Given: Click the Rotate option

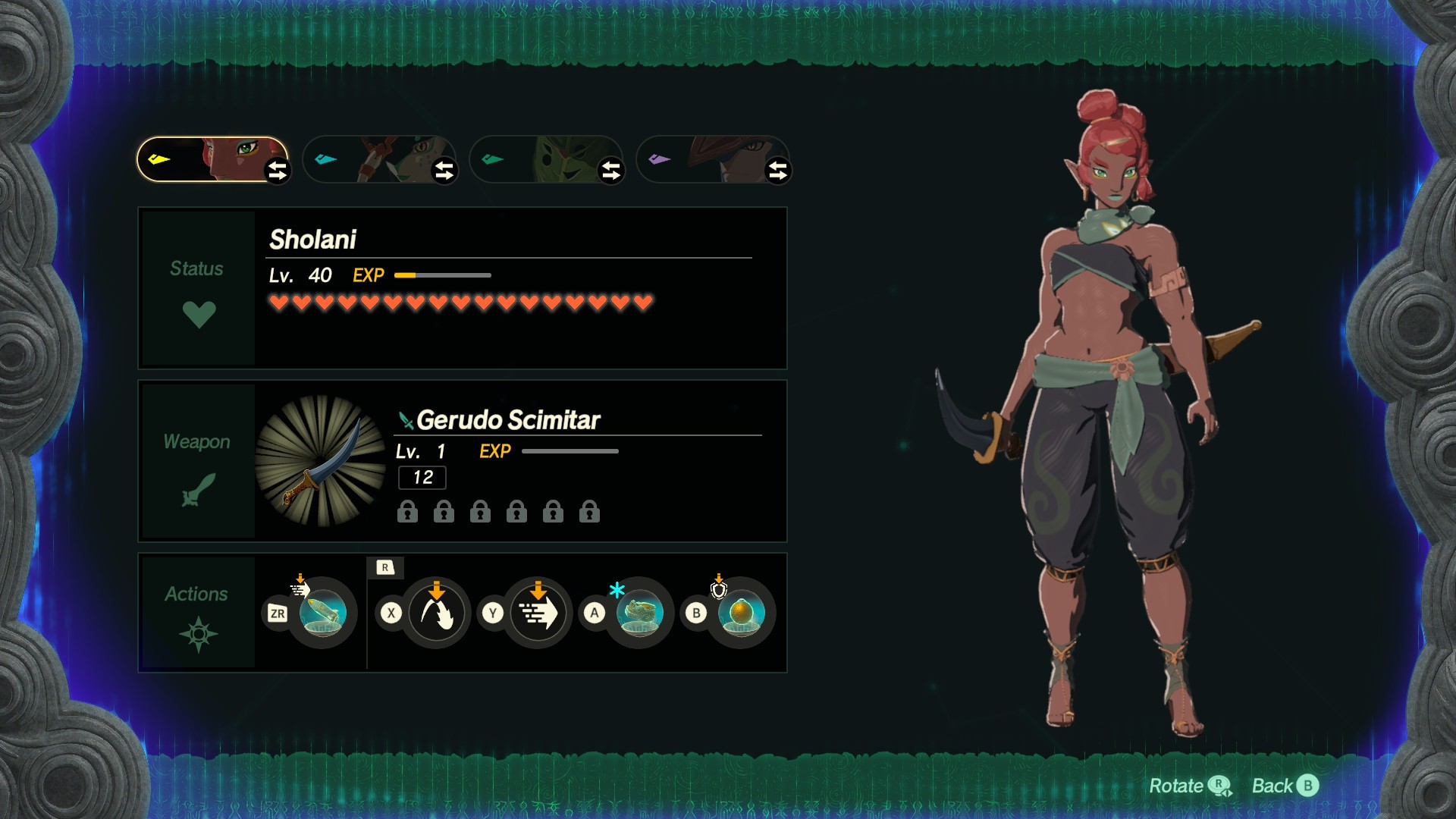Looking at the screenshot, I should pyautogui.click(x=1189, y=786).
